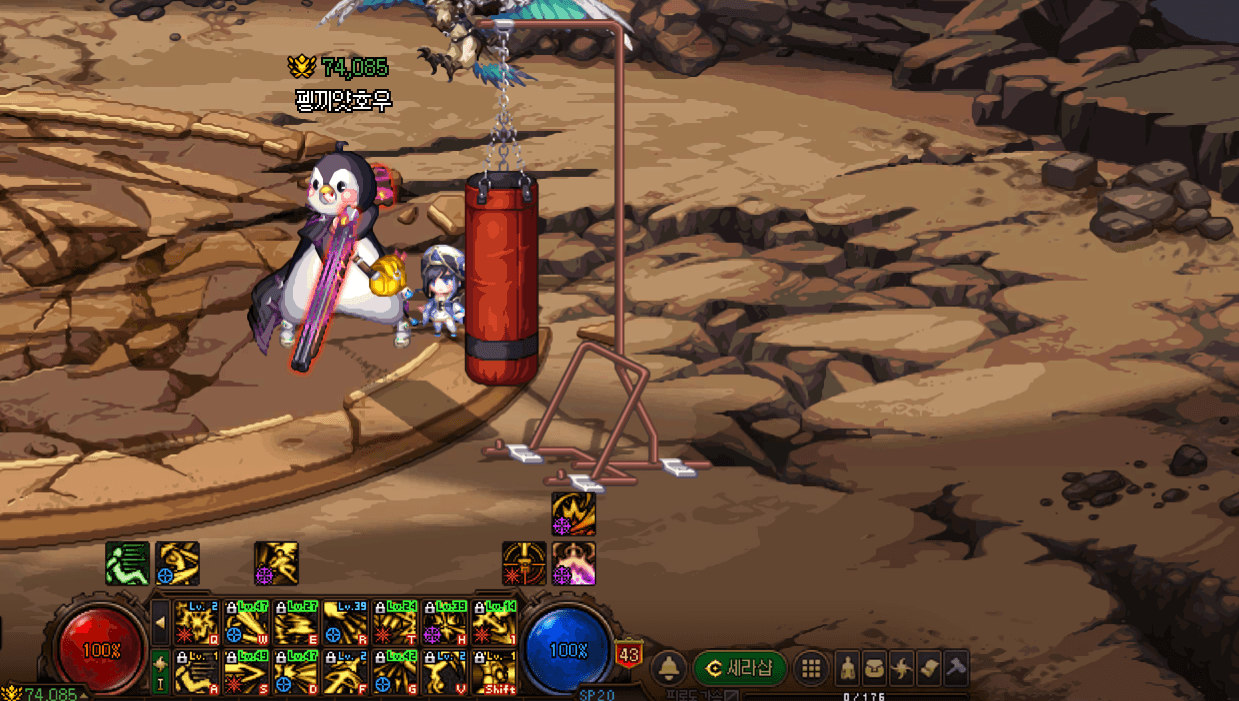This screenshot has height=701, width=1239.
Task: Open the nine-dot grid menu
Action: point(811,668)
